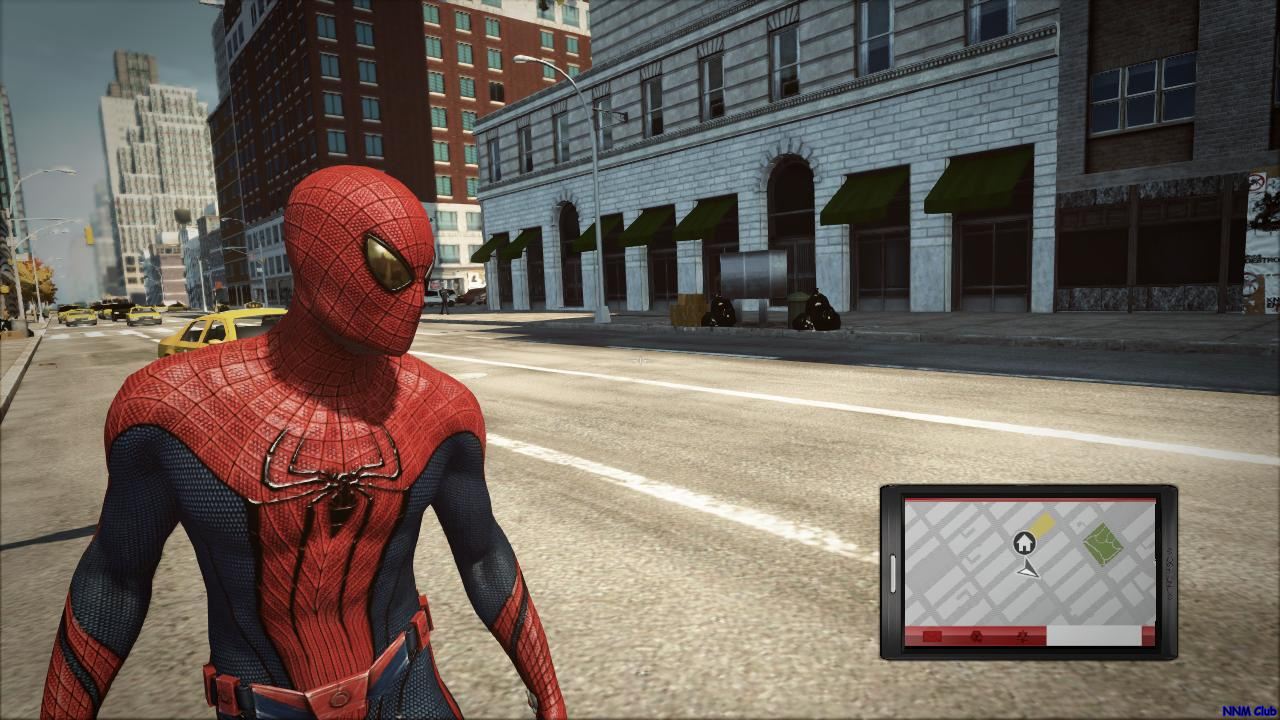Image resolution: width=1280 pixels, height=720 pixels.
Task: Click the white selected tab on the phone bar
Action: (x=1093, y=636)
